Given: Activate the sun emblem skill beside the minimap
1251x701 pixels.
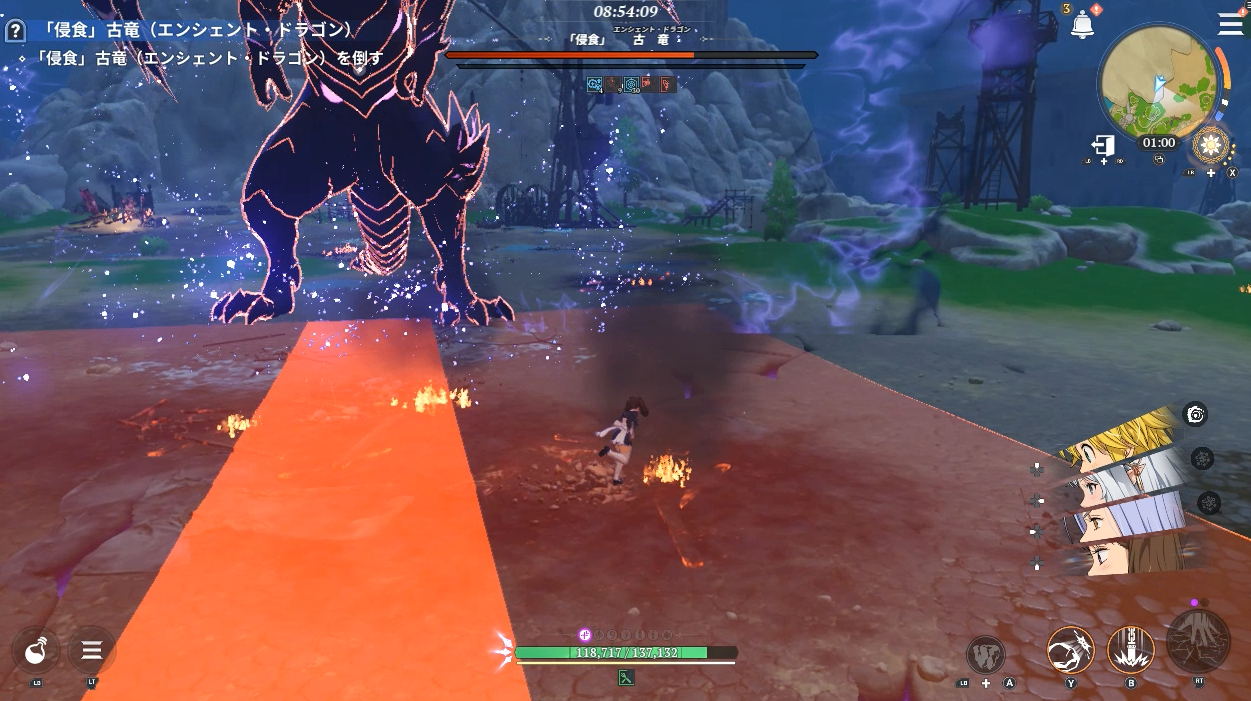Looking at the screenshot, I should [1212, 146].
